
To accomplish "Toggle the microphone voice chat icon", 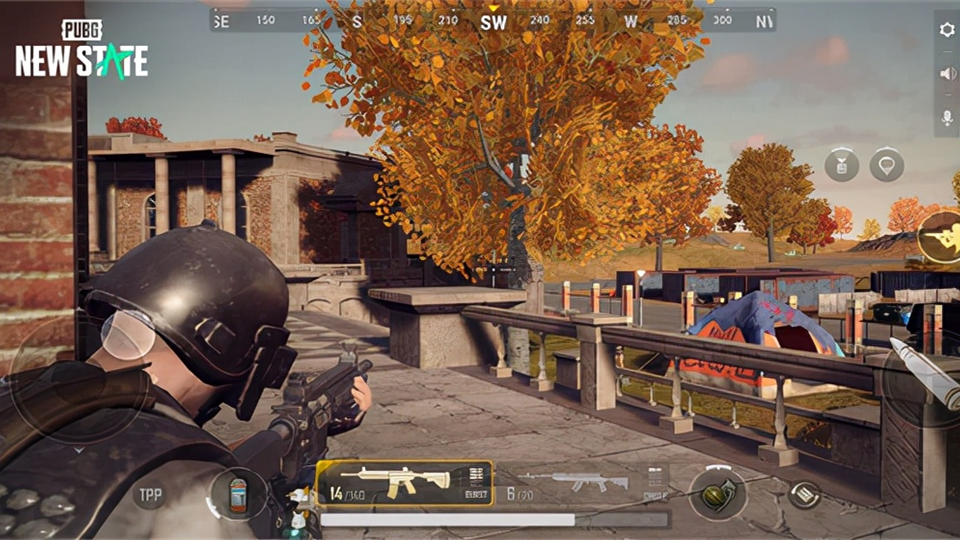I will (x=947, y=118).
